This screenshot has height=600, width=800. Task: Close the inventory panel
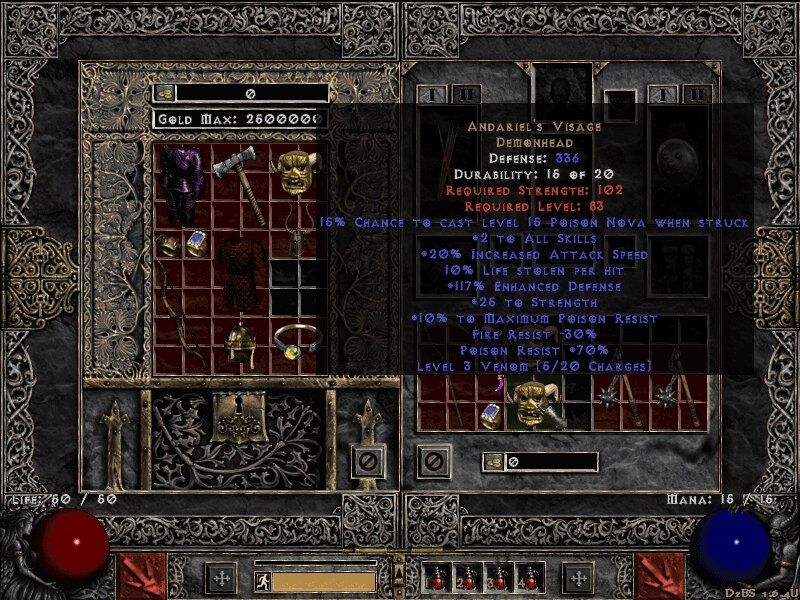point(433,461)
